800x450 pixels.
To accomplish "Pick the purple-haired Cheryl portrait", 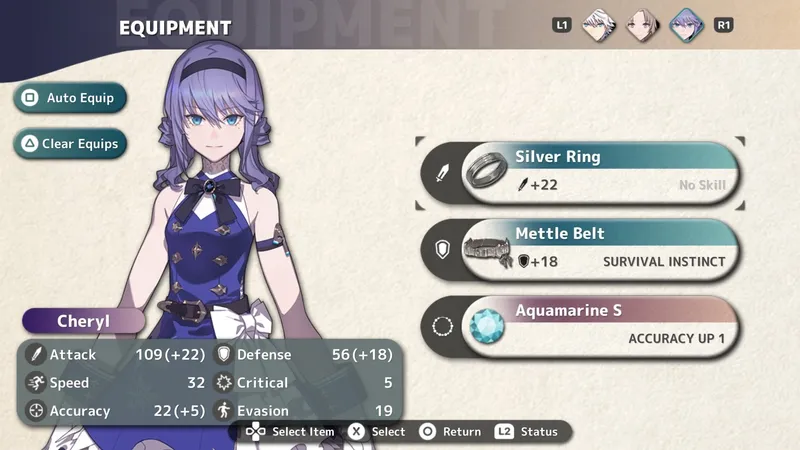I will (686, 24).
